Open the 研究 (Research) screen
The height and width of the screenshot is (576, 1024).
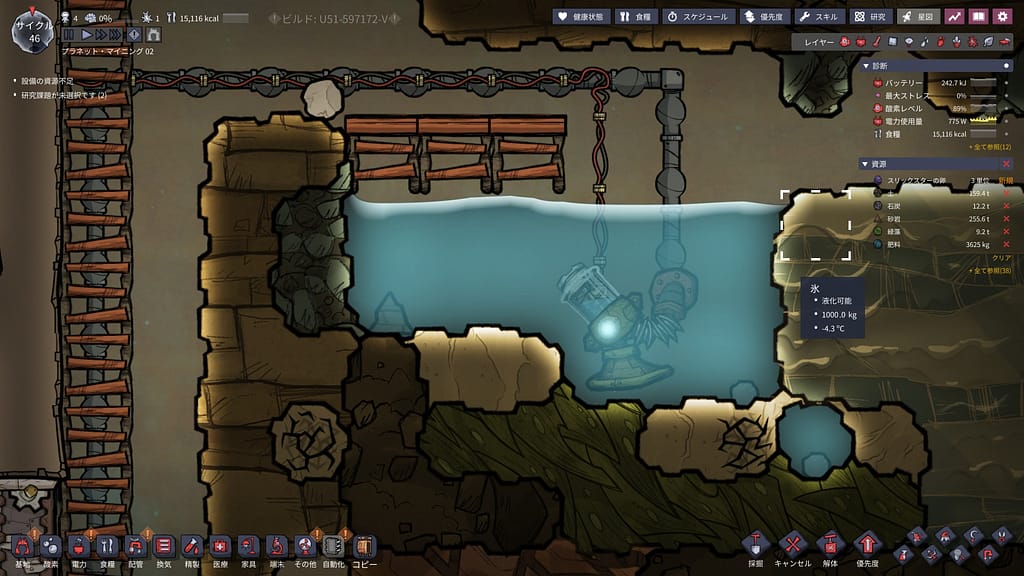pos(870,17)
